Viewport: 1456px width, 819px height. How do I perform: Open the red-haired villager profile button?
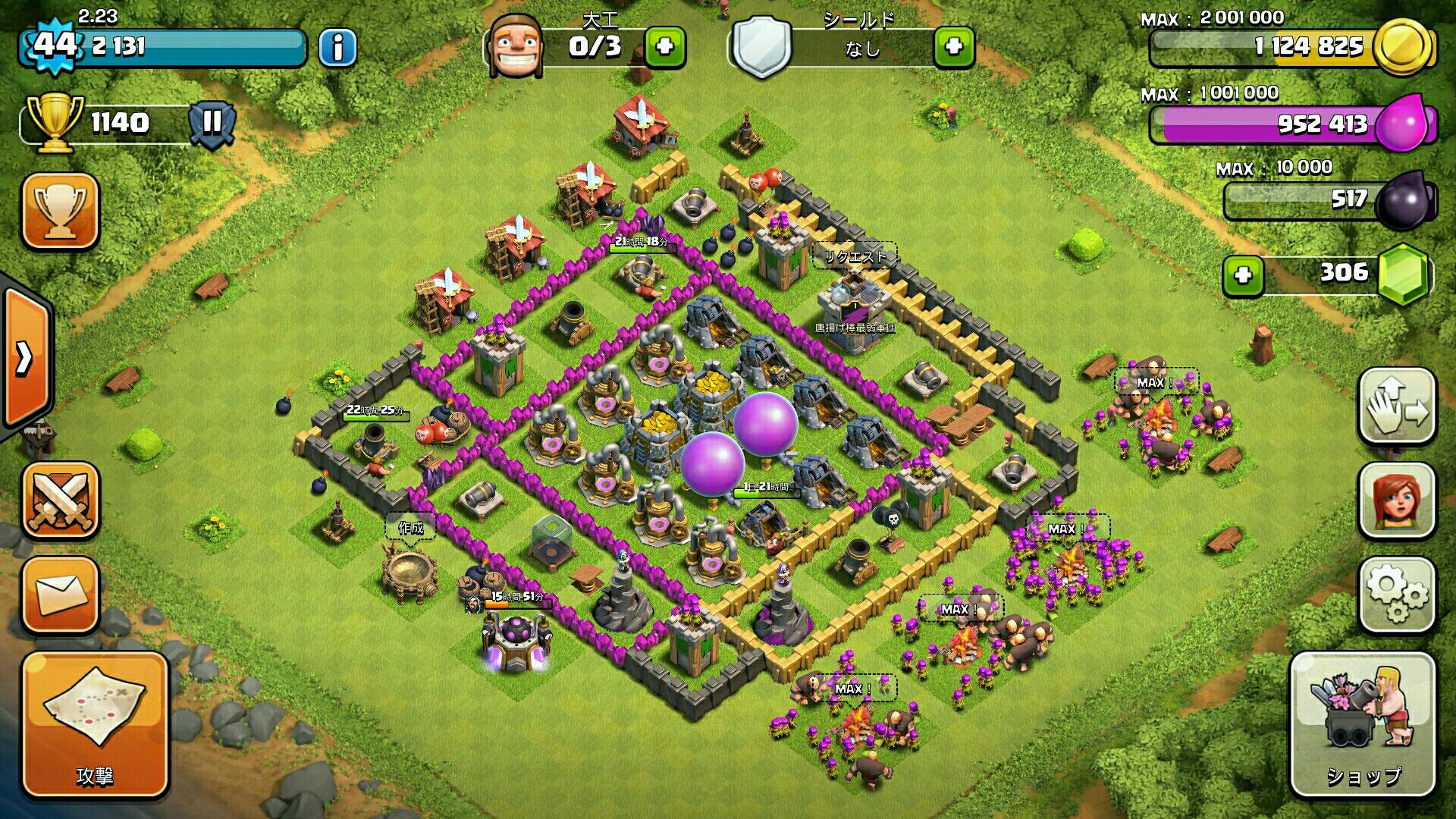tap(1396, 500)
